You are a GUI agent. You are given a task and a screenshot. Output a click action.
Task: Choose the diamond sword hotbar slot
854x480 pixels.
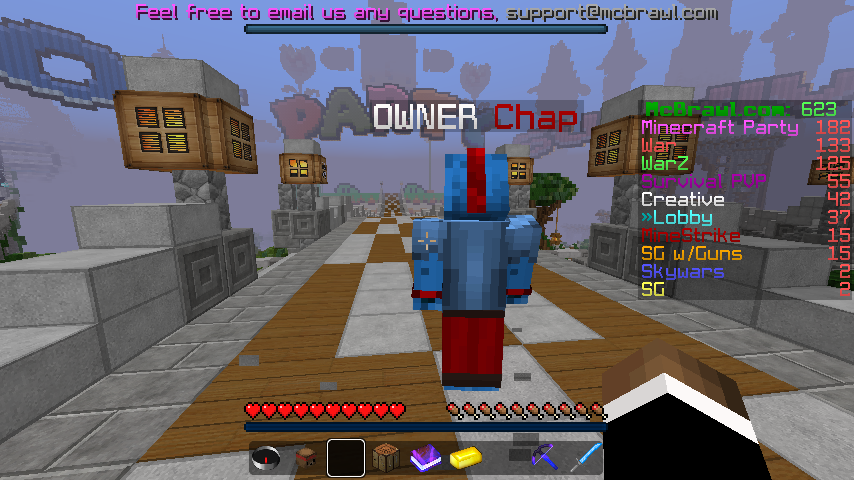point(586,459)
